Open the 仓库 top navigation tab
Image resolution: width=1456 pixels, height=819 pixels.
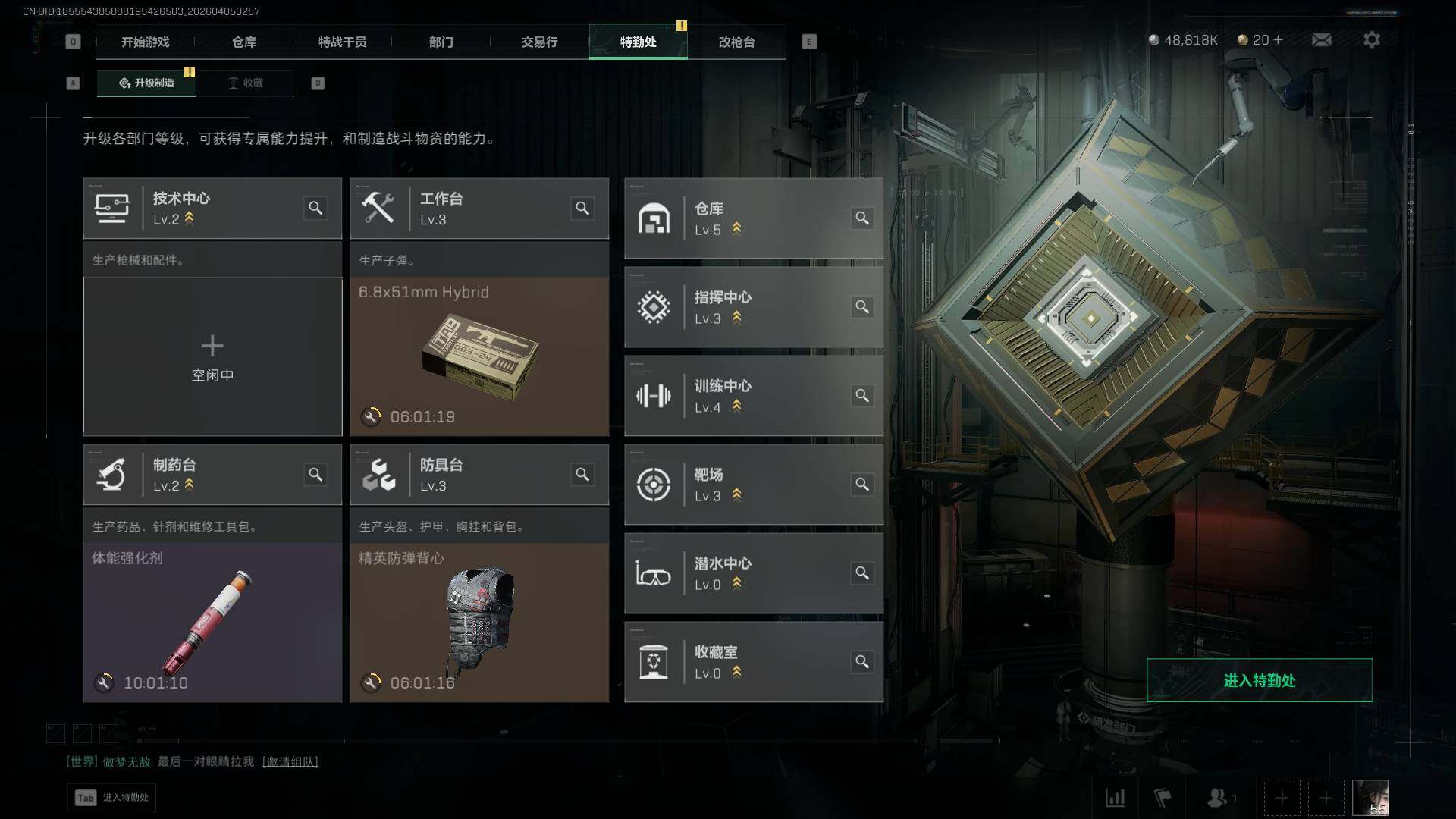click(243, 42)
